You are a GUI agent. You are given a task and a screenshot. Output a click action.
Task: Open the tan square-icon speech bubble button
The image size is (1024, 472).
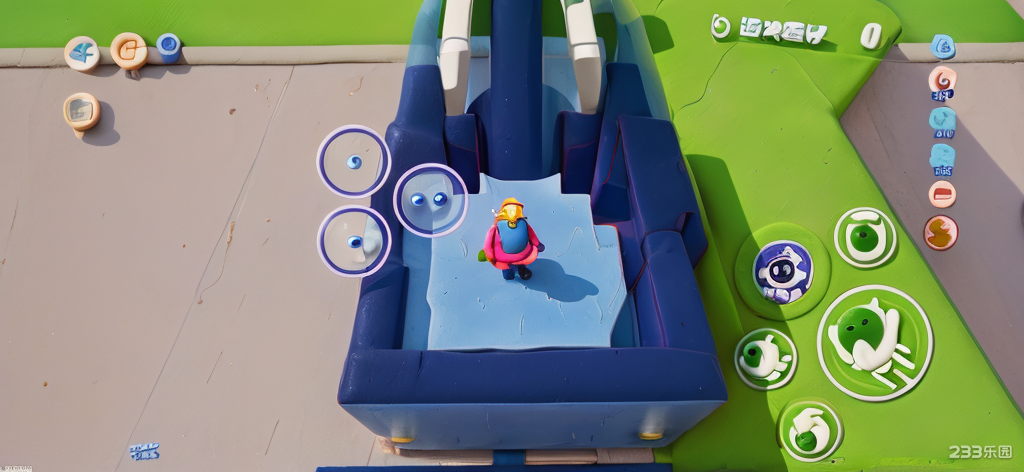81,110
